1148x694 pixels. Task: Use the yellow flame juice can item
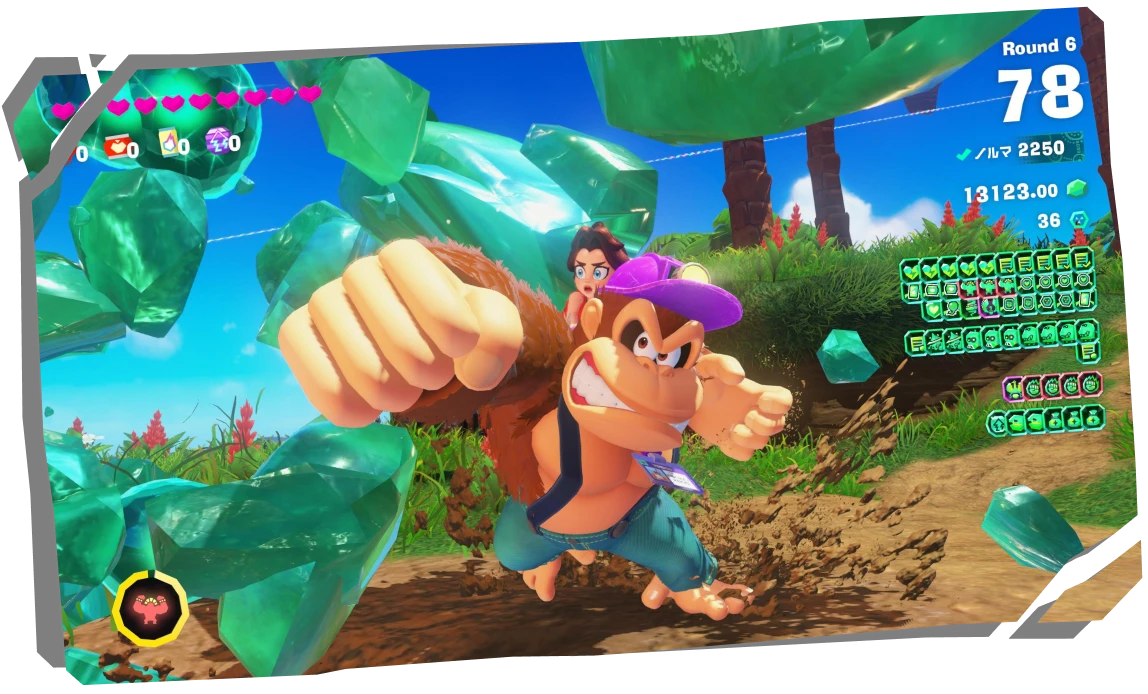[x=169, y=143]
